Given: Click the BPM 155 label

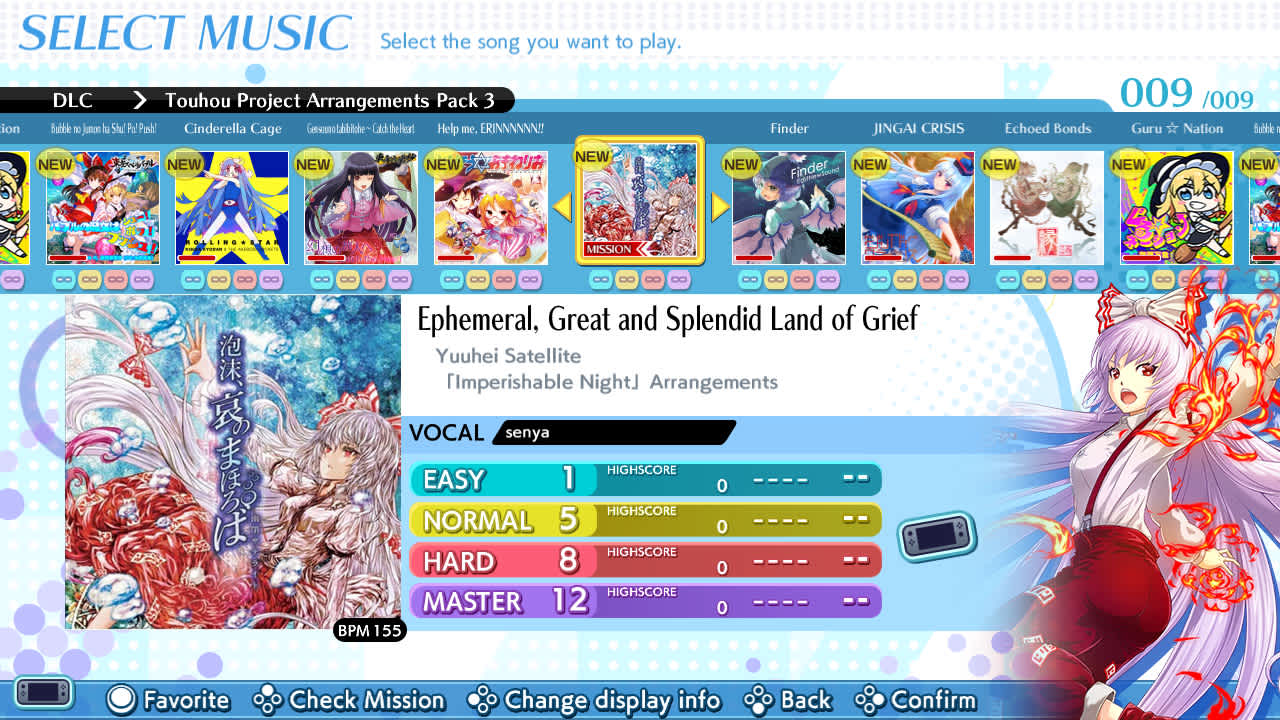Looking at the screenshot, I should pyautogui.click(x=369, y=631).
